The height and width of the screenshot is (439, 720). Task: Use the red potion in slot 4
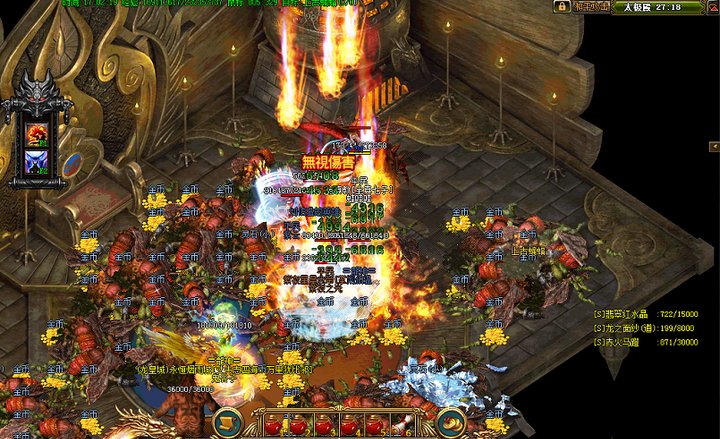(x=350, y=426)
